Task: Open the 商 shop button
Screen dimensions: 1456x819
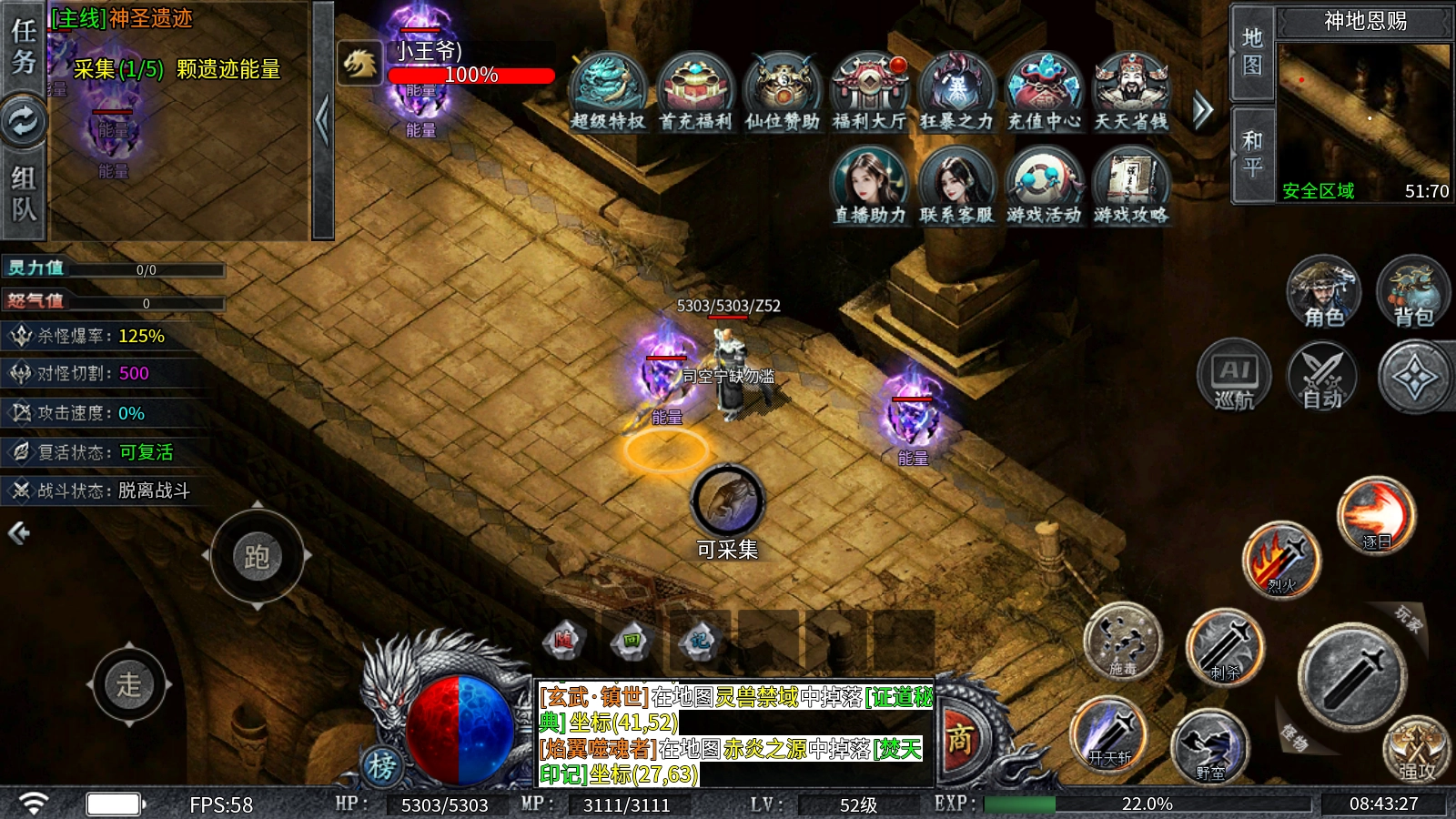Action: (959, 739)
